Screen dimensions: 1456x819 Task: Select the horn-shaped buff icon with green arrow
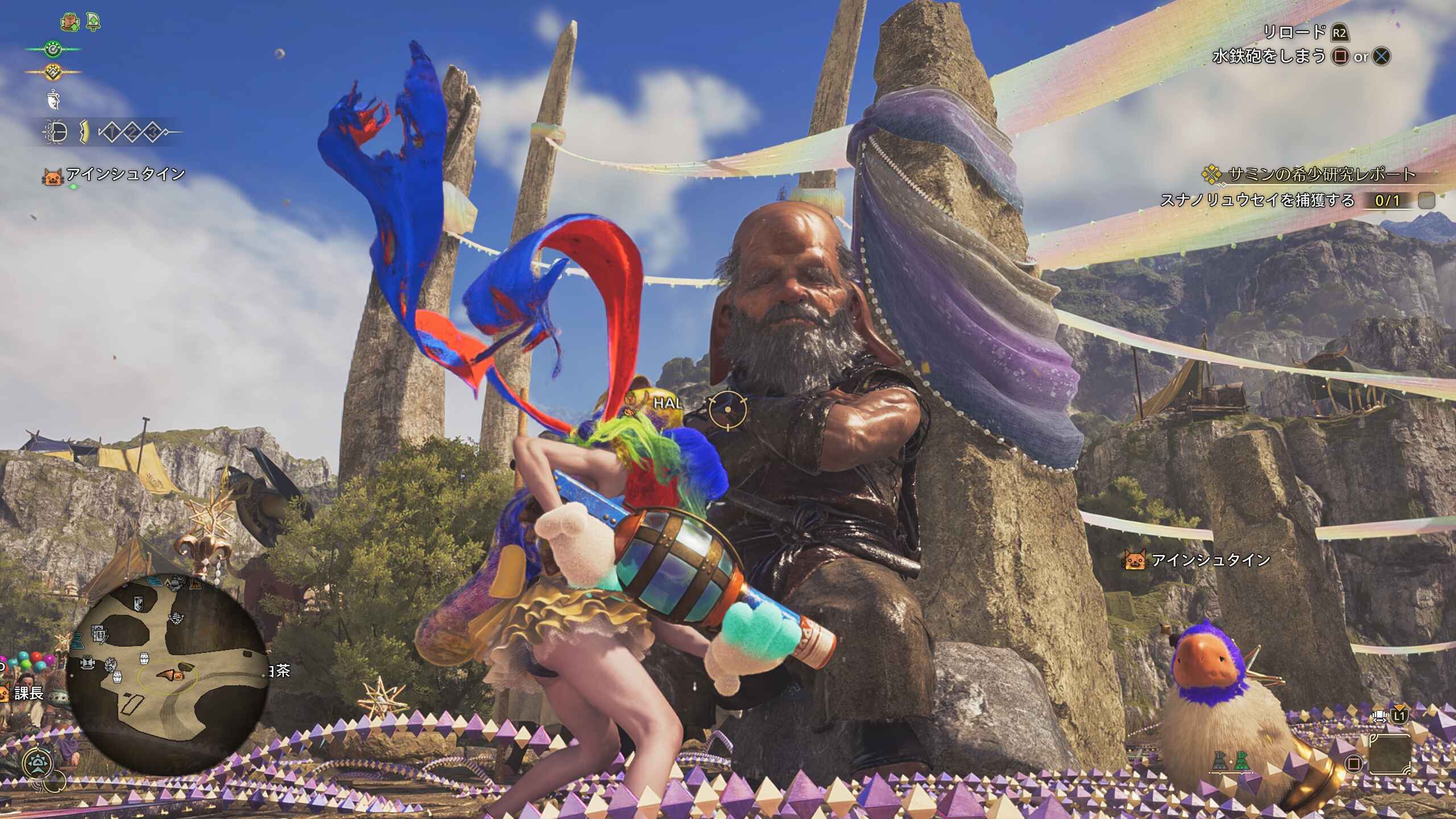pyautogui.click(x=93, y=23)
